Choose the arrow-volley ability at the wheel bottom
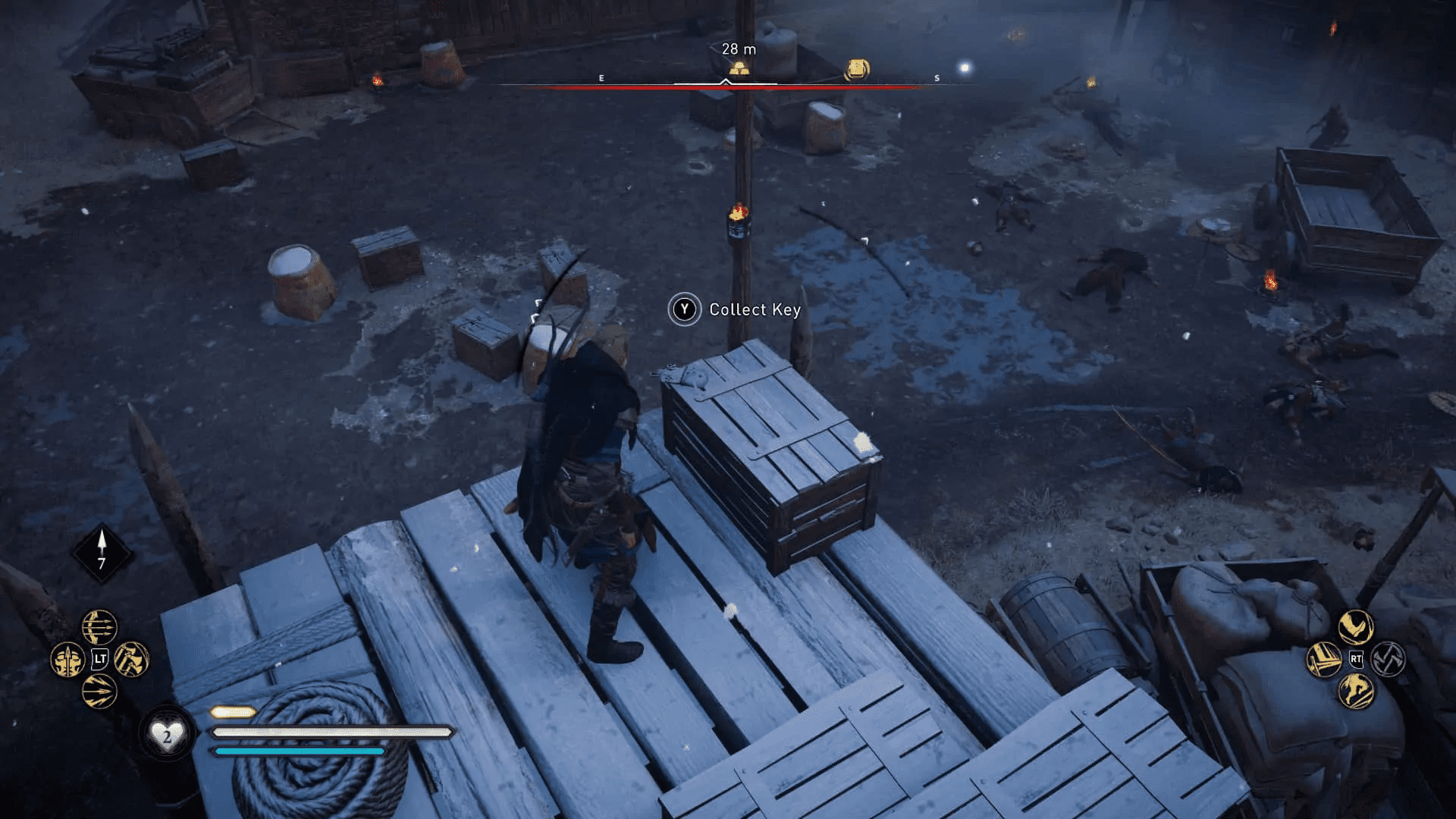Image resolution: width=1456 pixels, height=819 pixels. [x=99, y=692]
